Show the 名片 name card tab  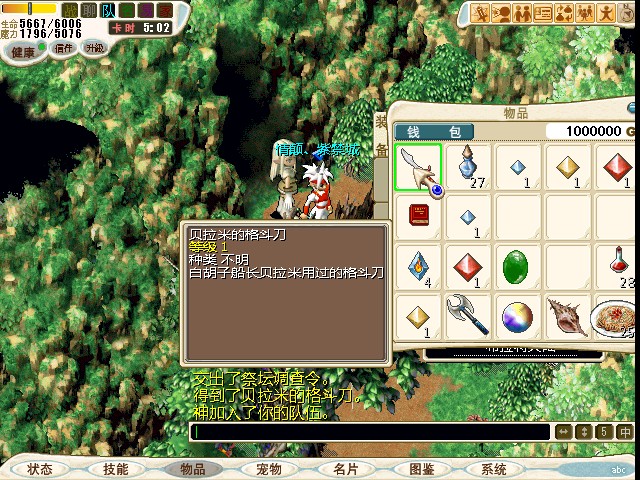[345, 469]
